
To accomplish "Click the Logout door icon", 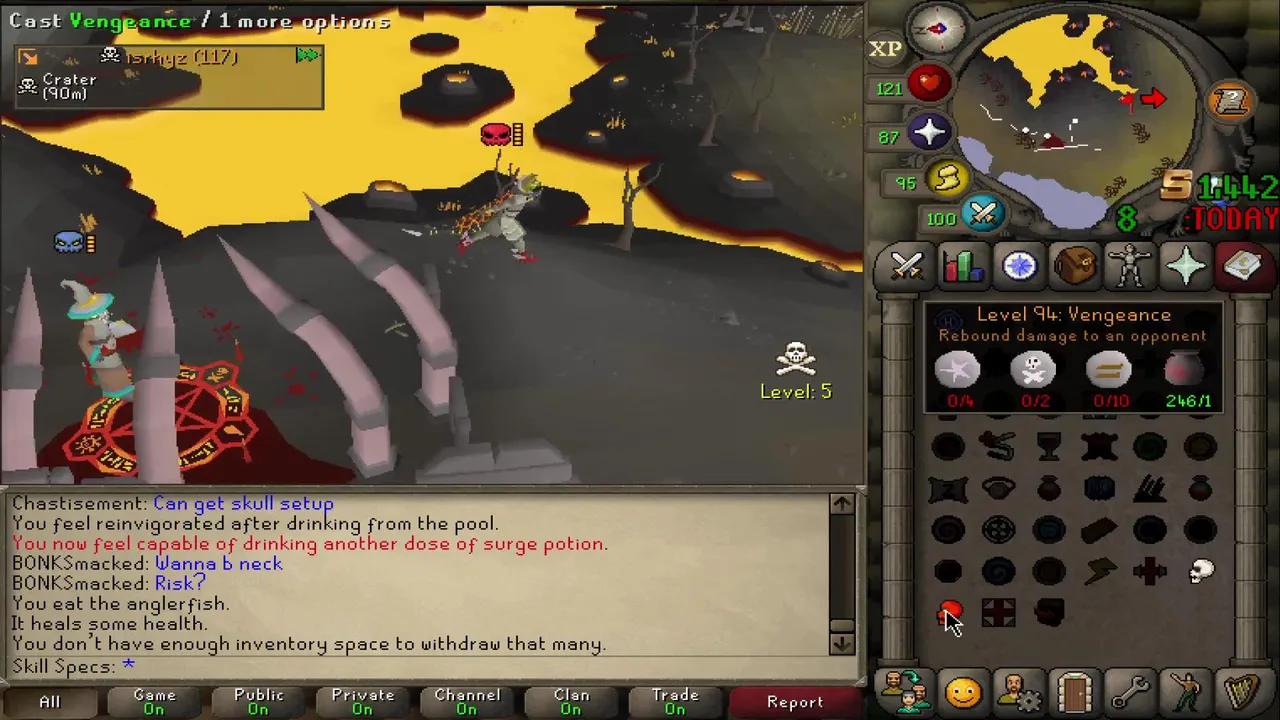I will click(1074, 690).
